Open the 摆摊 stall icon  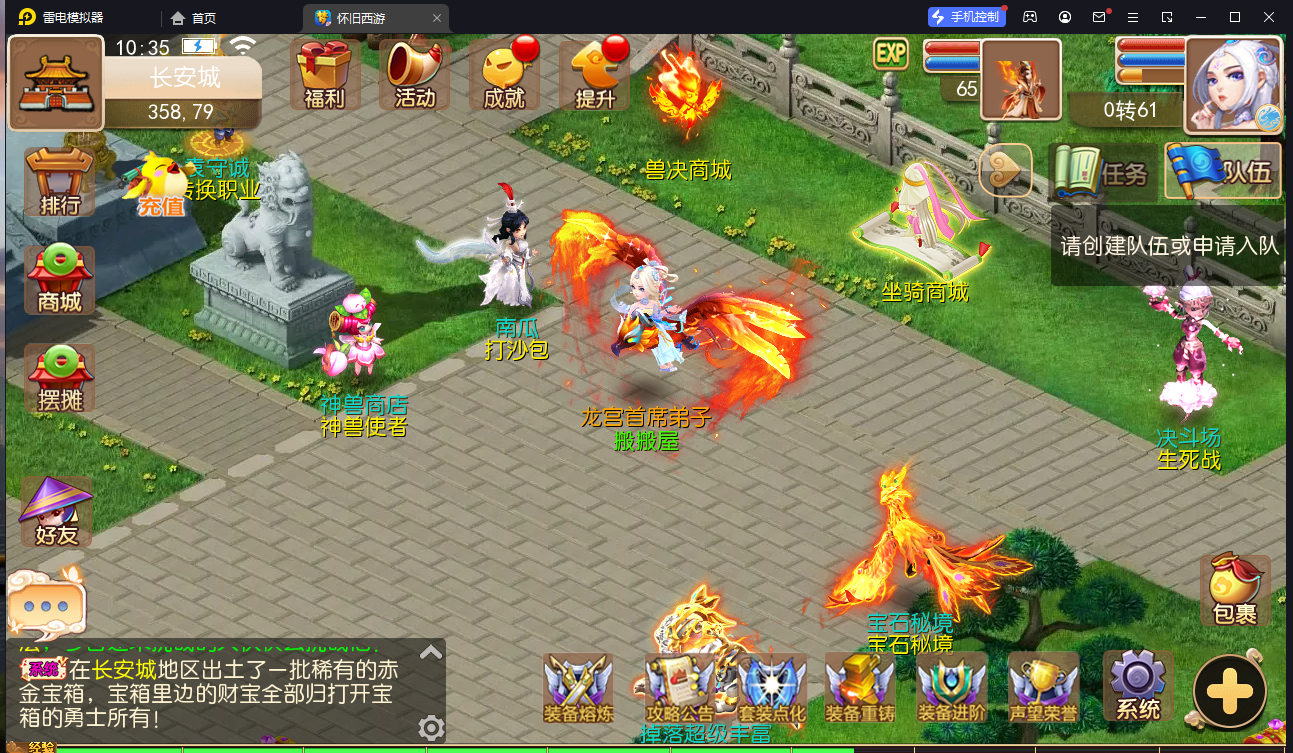coord(57,378)
